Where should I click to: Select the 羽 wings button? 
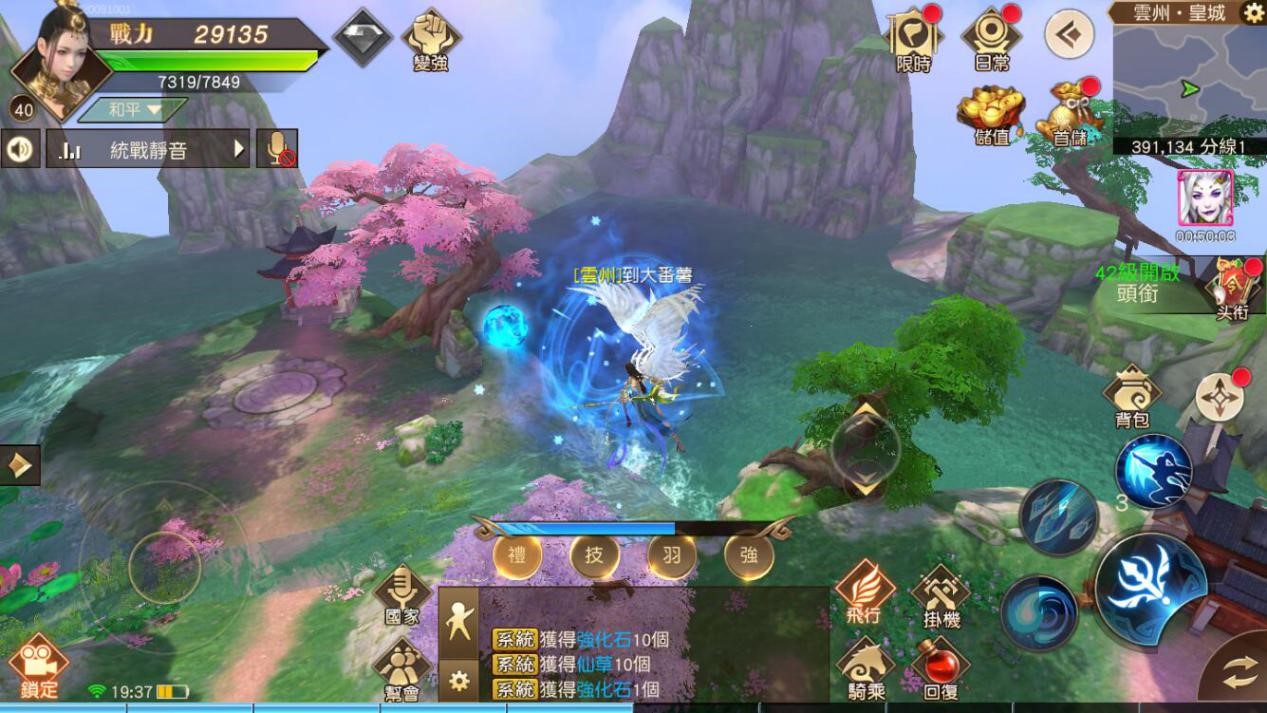click(x=672, y=556)
